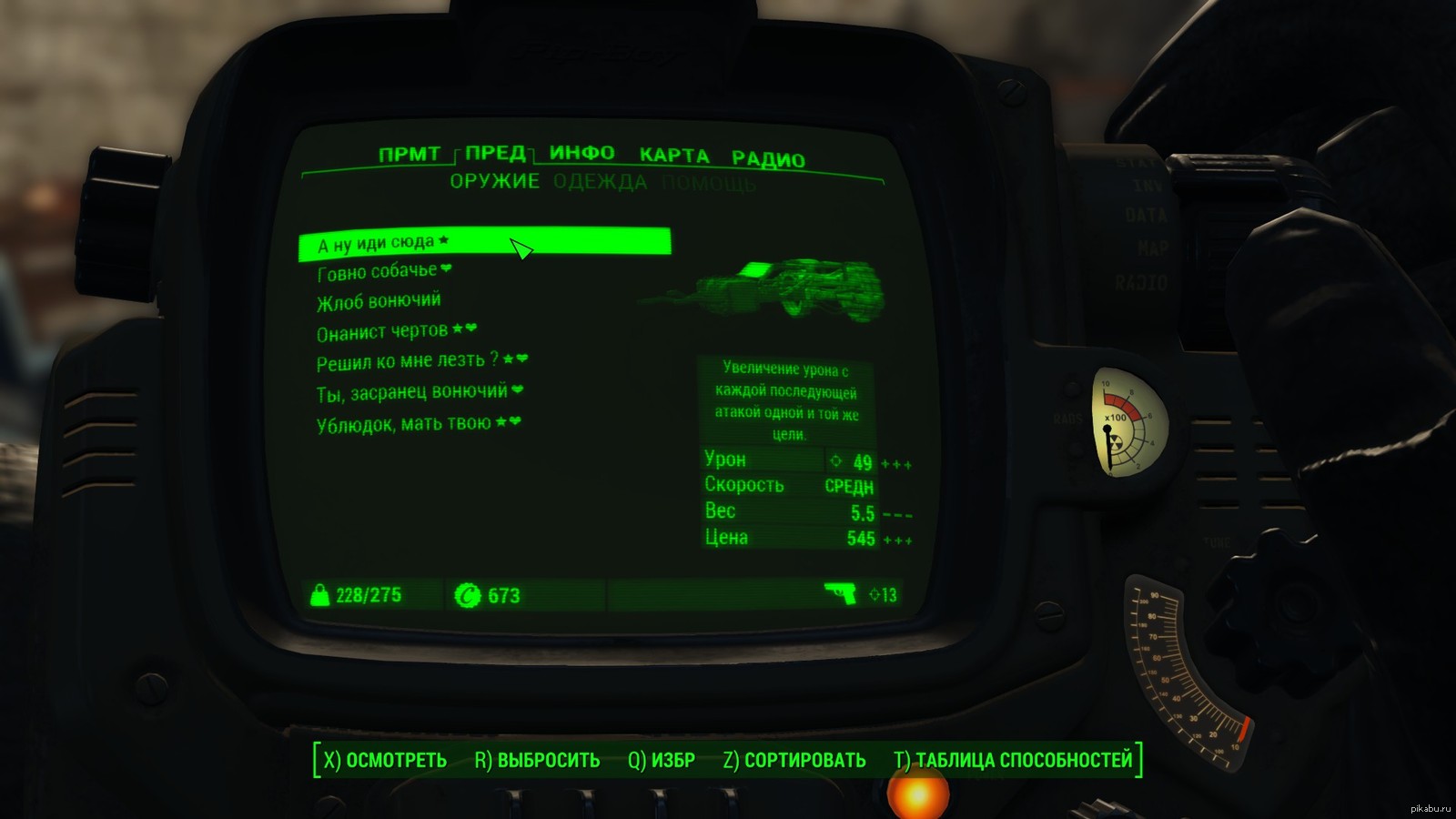The width and height of the screenshot is (1456, 819).
Task: Select the weapon 'Жлоб вонючий'
Action: coord(379,301)
